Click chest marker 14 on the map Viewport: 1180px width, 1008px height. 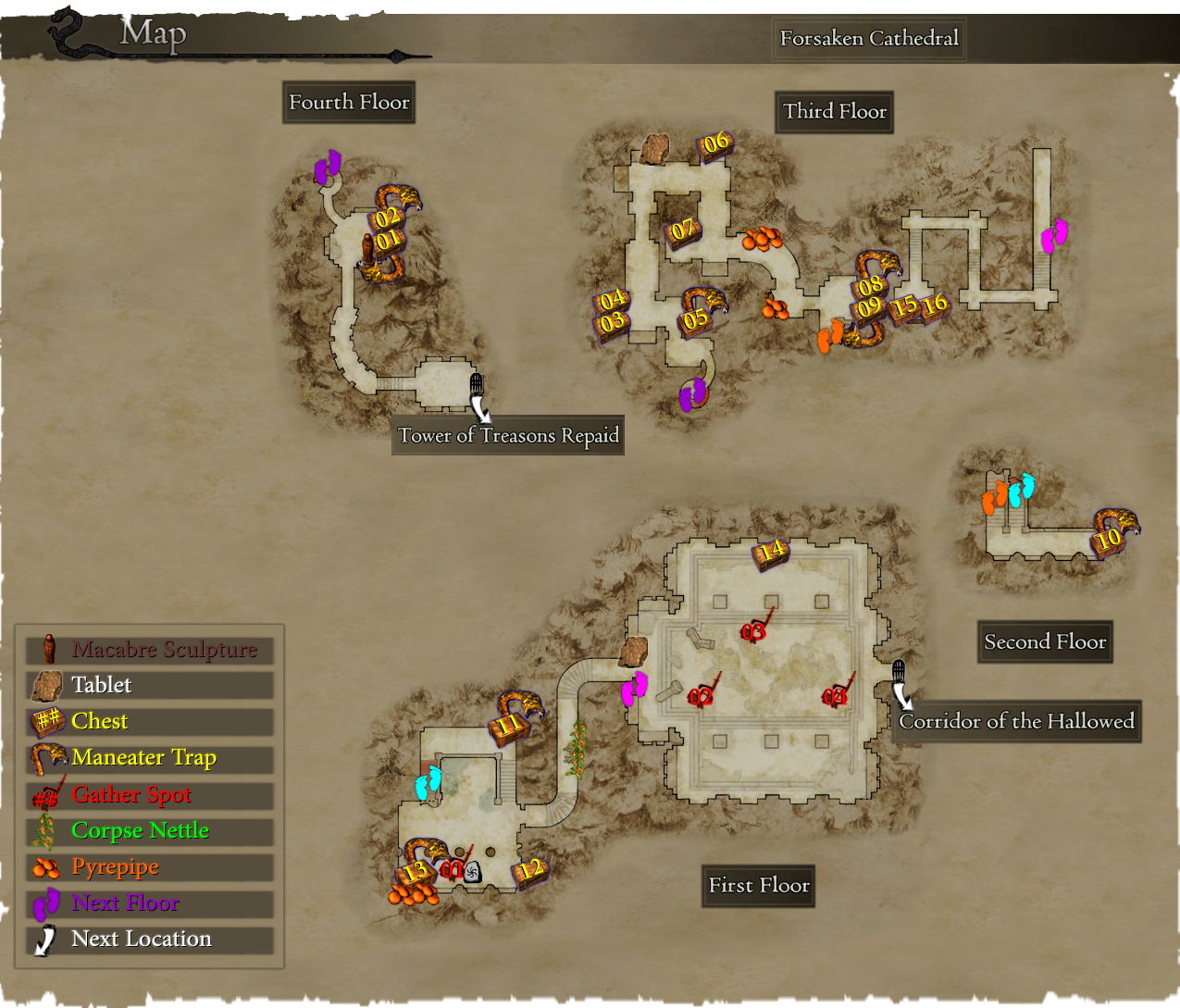pyautogui.click(x=771, y=552)
